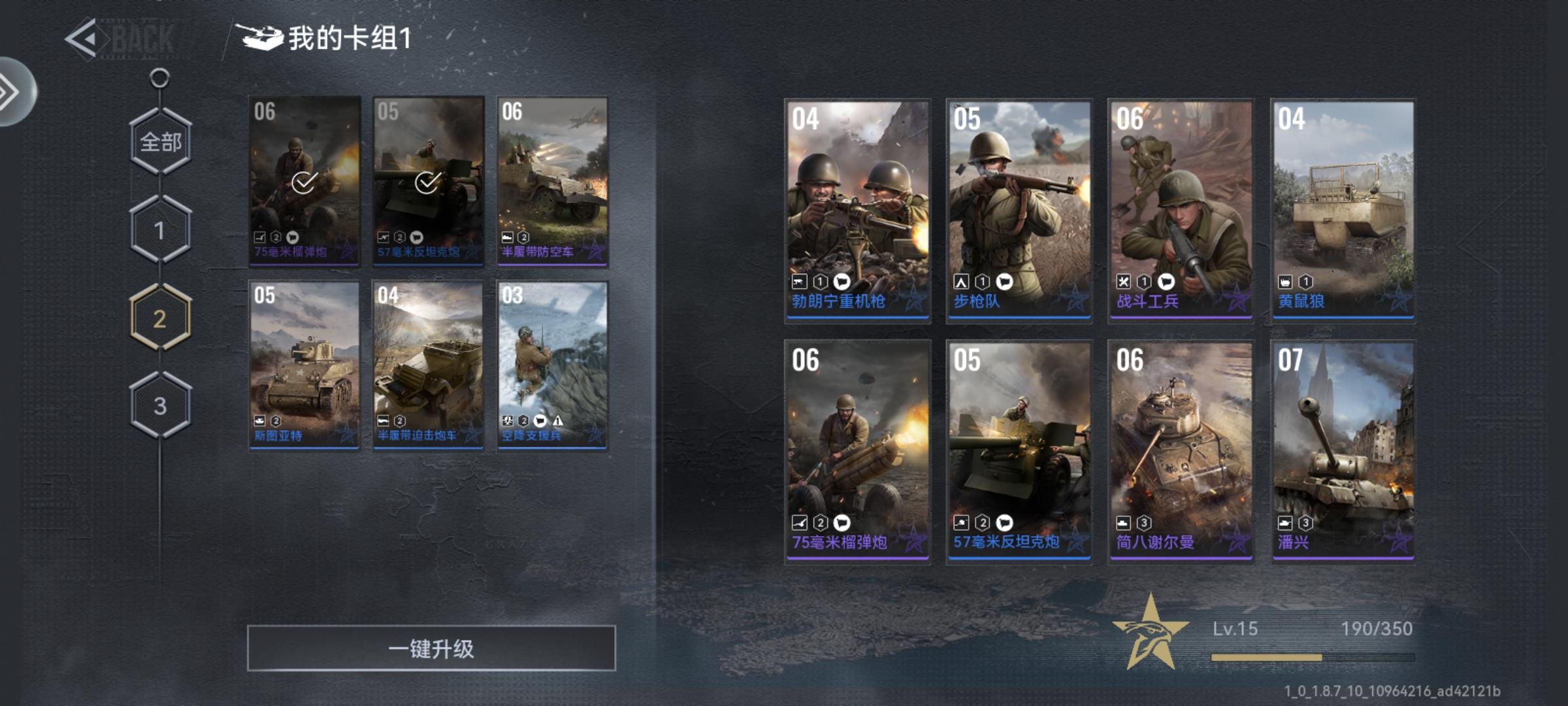
Task: Show all cards with the 全部 filter
Action: pos(161,142)
